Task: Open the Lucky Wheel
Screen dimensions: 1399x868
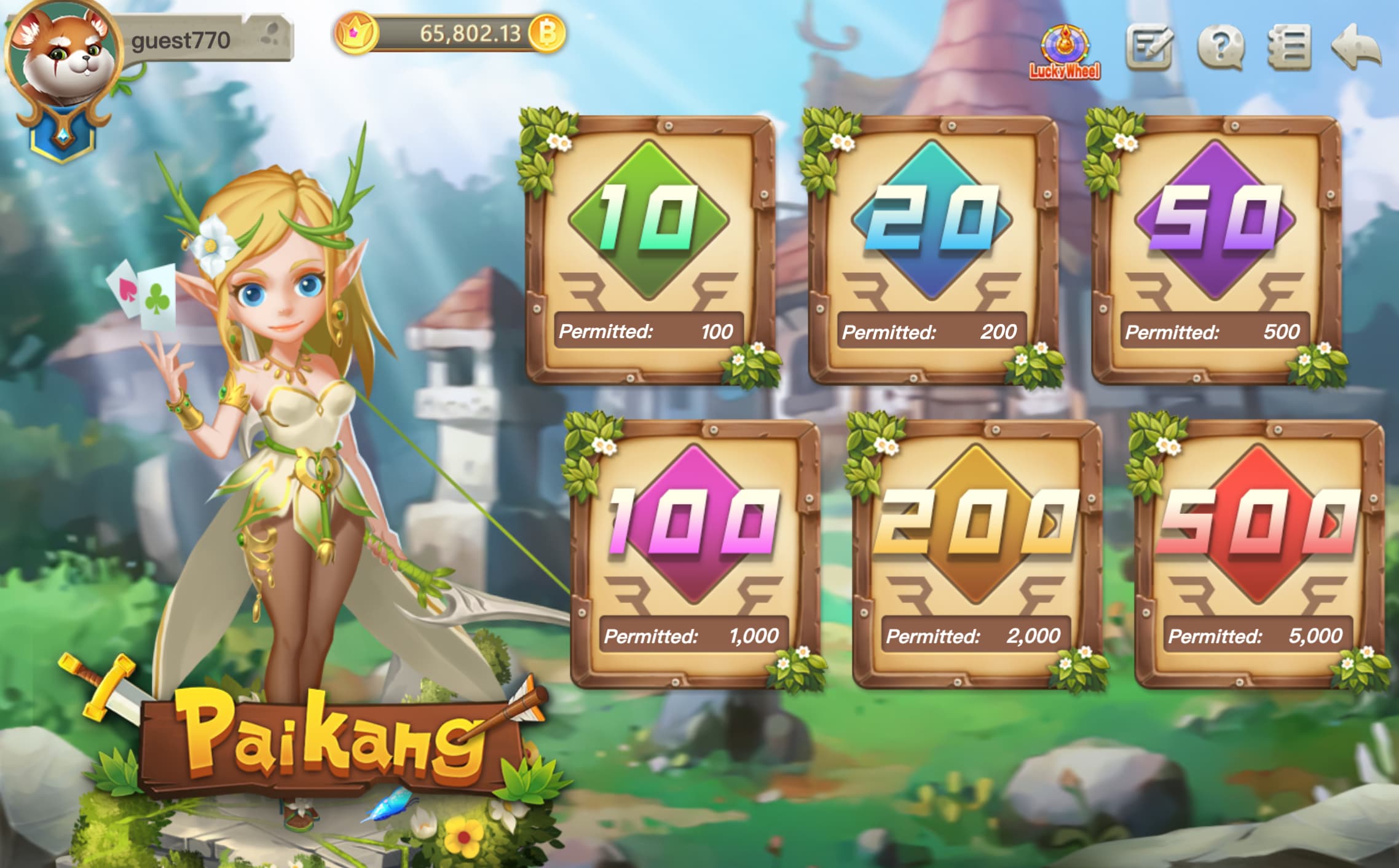Action: [x=1065, y=51]
